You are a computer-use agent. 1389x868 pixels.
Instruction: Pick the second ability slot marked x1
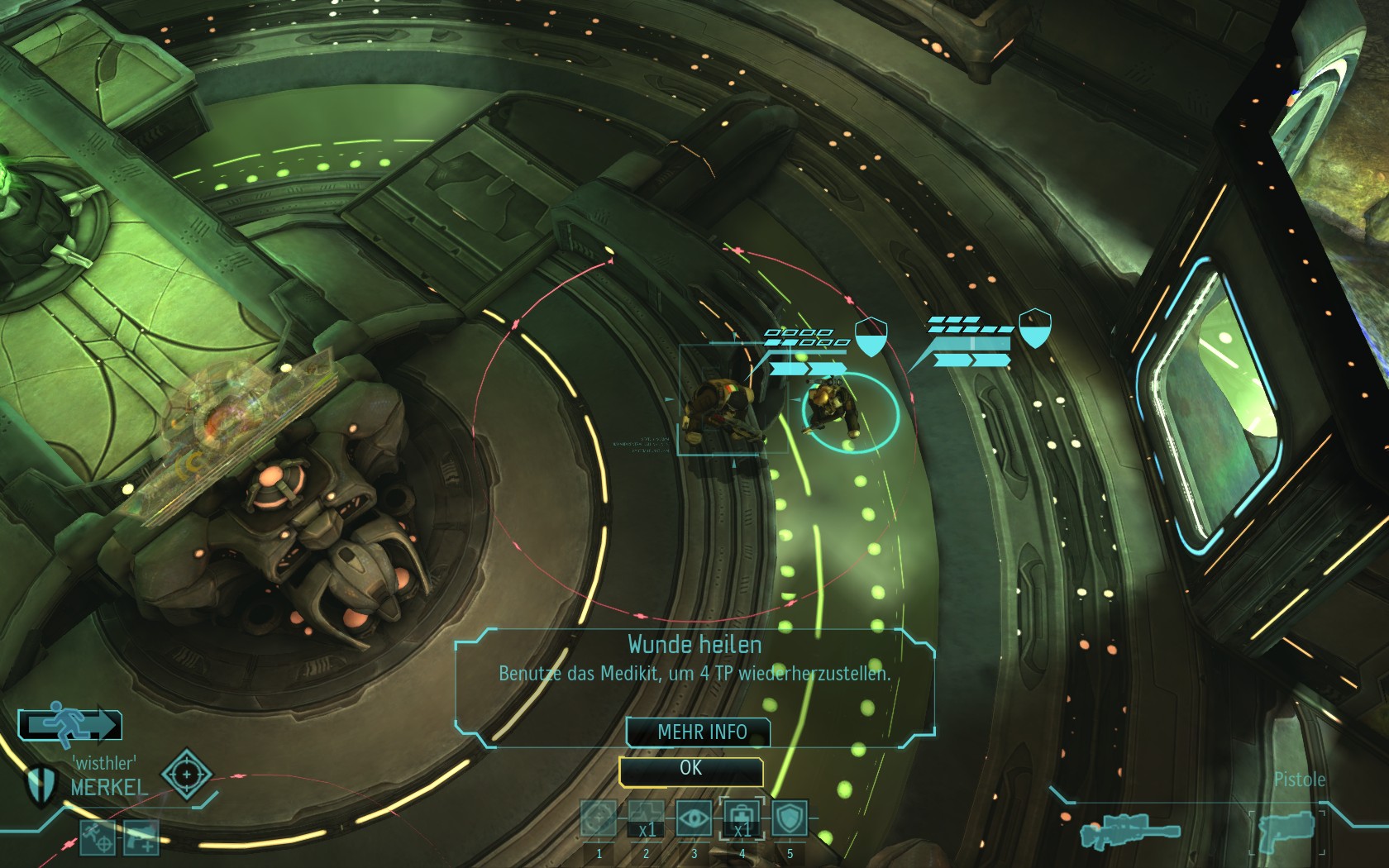pos(646,820)
